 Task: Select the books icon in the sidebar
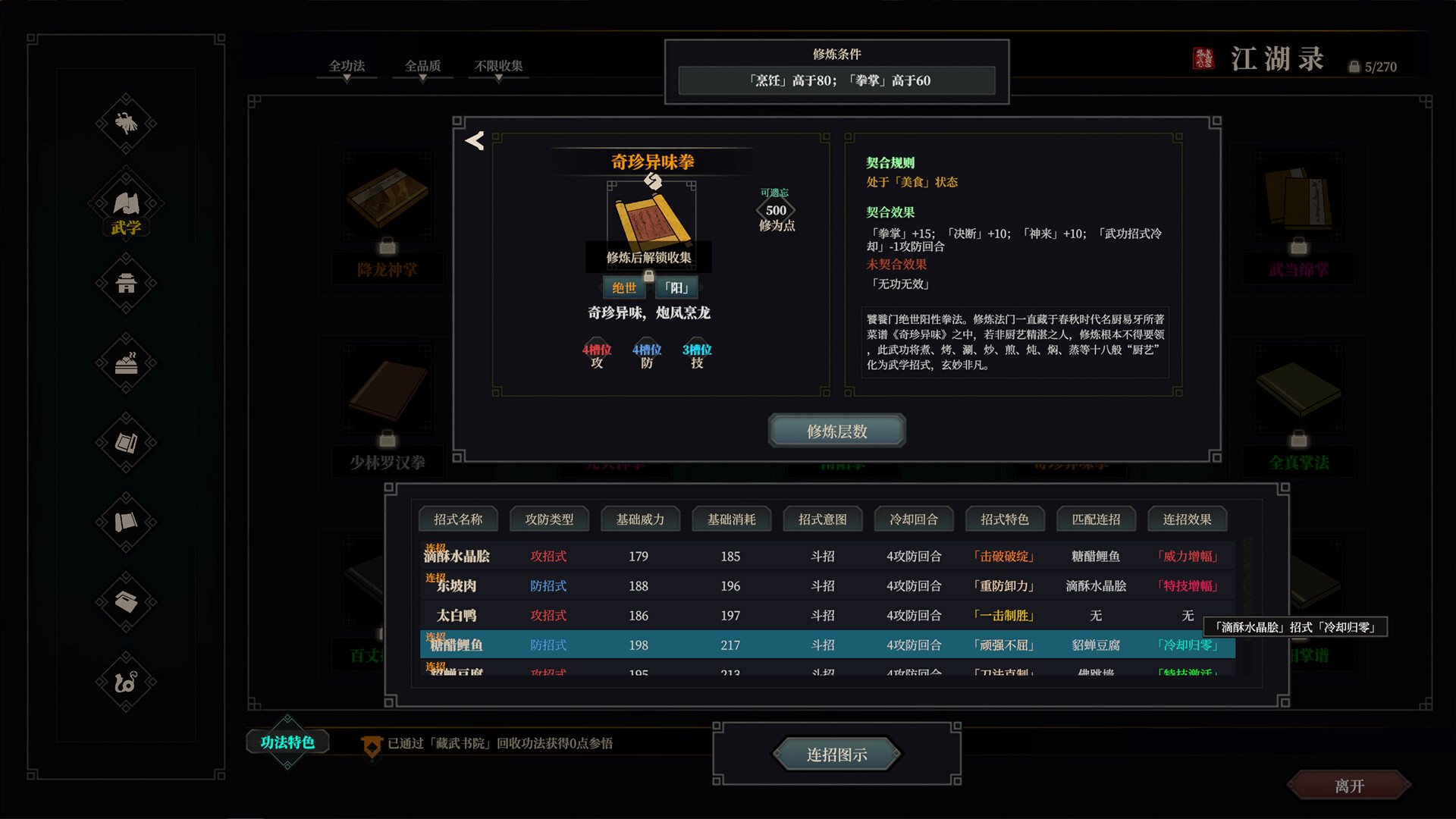point(126,444)
